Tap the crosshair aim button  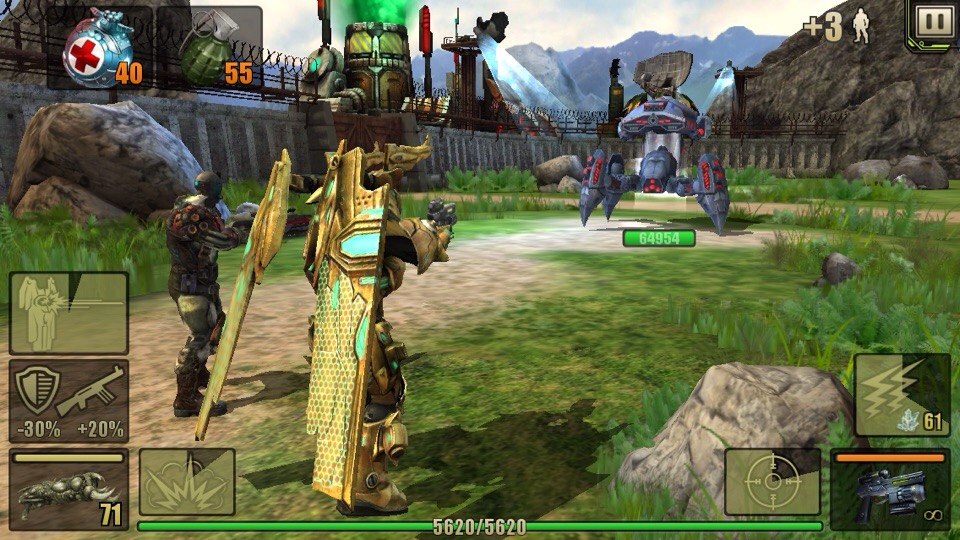coord(773,482)
